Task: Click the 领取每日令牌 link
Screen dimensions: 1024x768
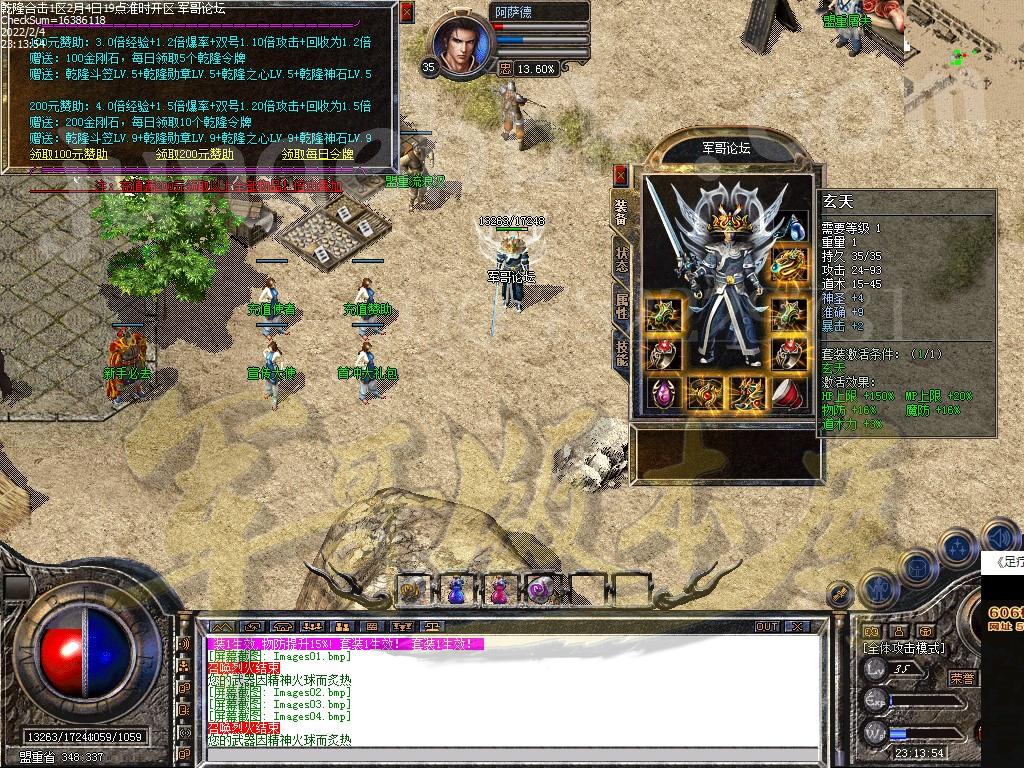Action: coord(318,155)
